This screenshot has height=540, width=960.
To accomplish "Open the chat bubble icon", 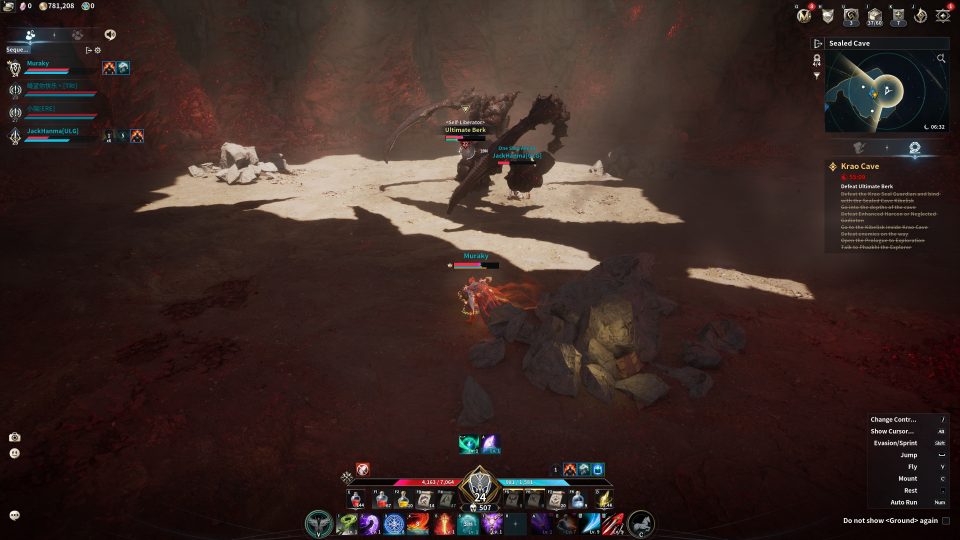I will click(x=15, y=515).
